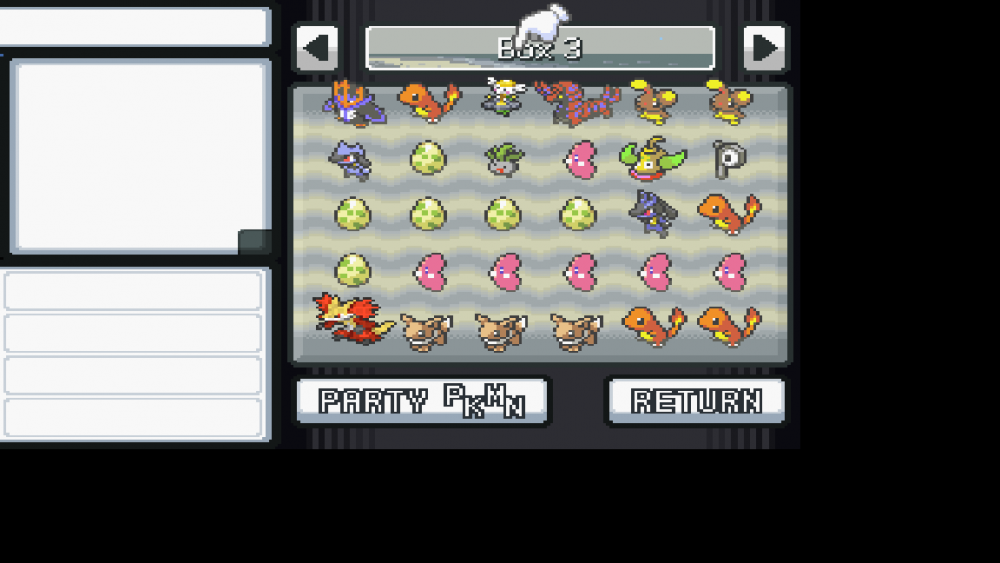Viewport: 1000px width, 563px height.
Task: Go to the next box with right arrow
Action: click(x=765, y=47)
